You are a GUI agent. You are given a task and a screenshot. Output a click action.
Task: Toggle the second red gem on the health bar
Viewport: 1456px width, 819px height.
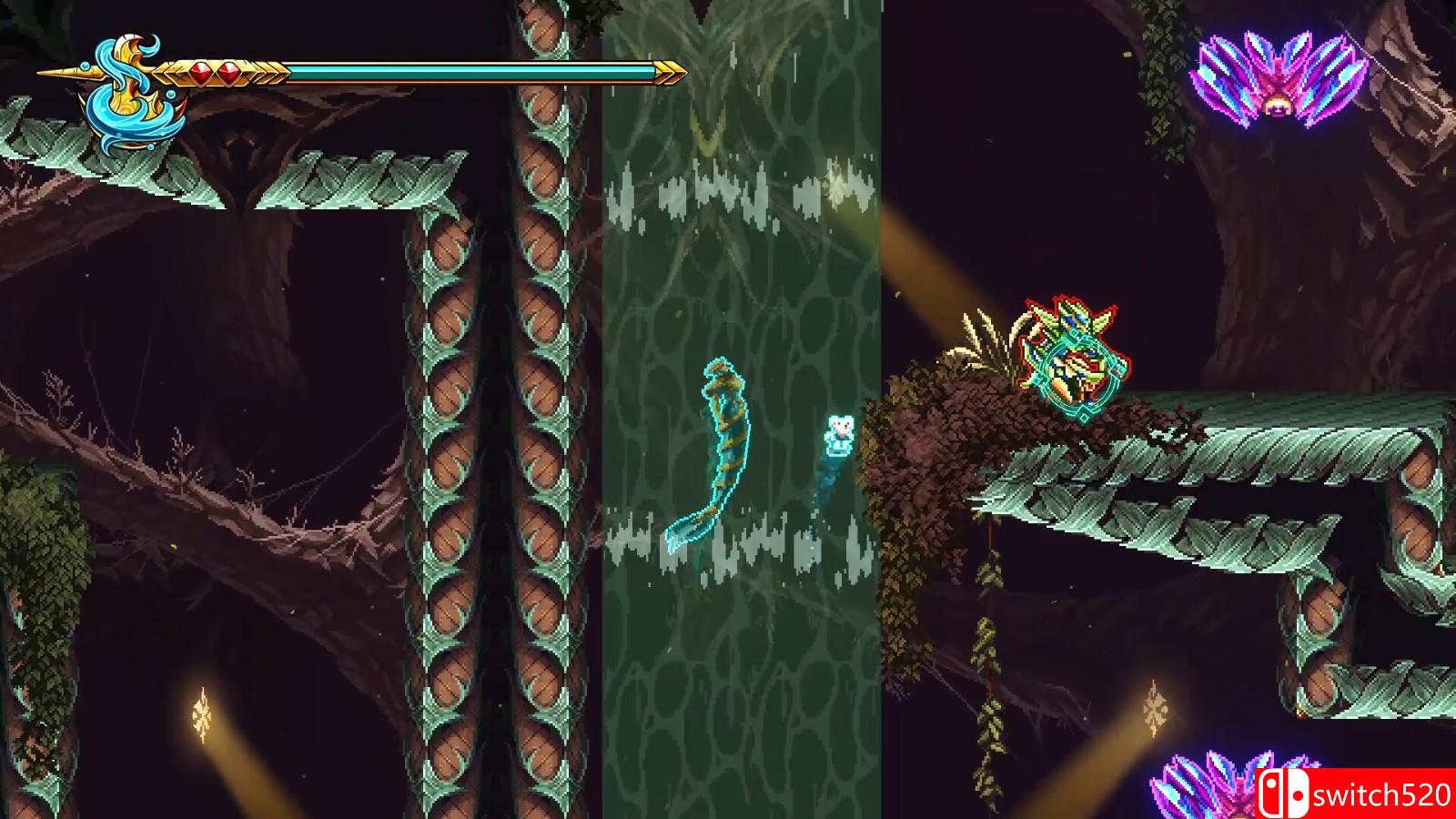(227, 71)
